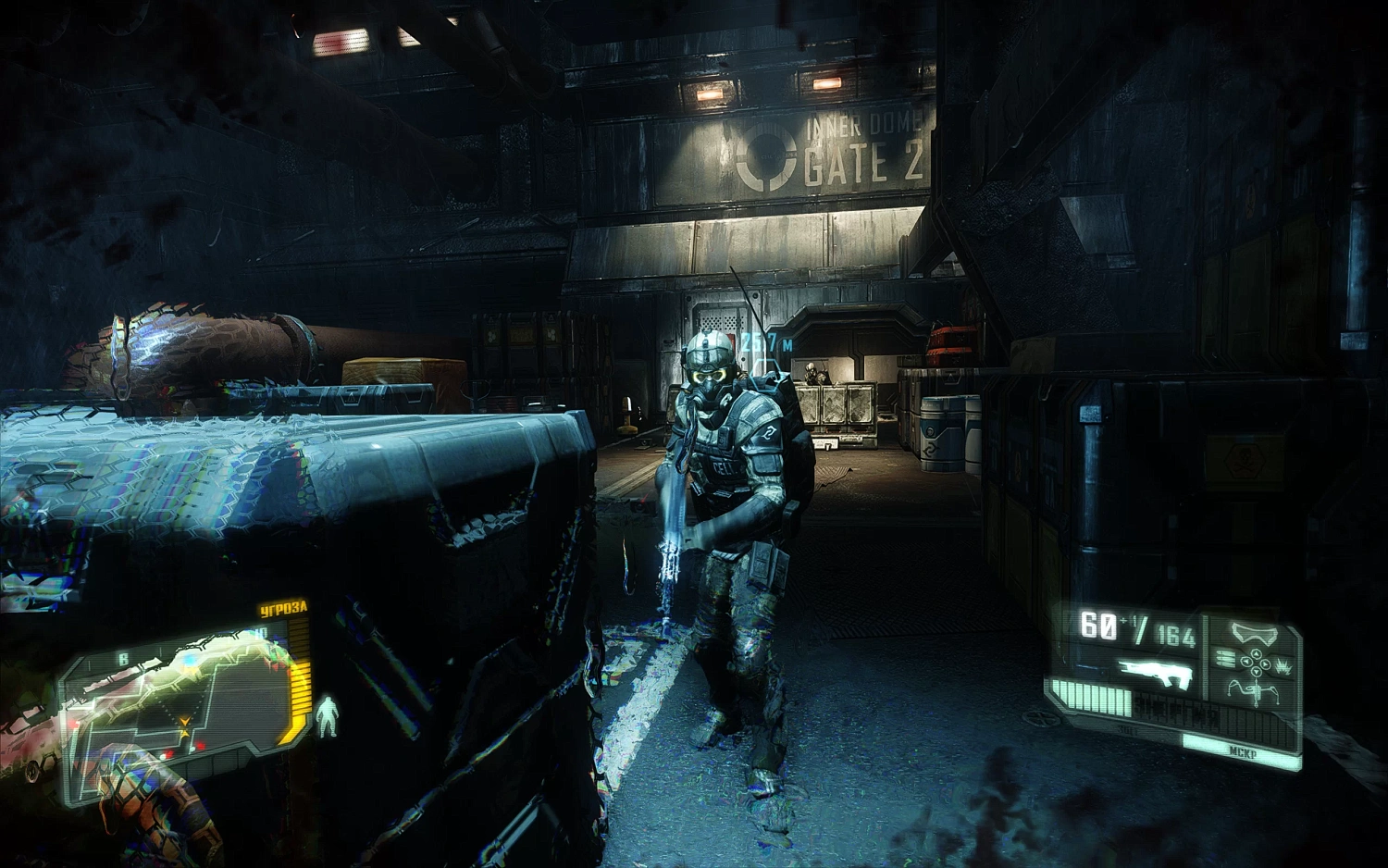
Task: Switch to the МСКР tab on the suit panel
Action: tap(1244, 750)
